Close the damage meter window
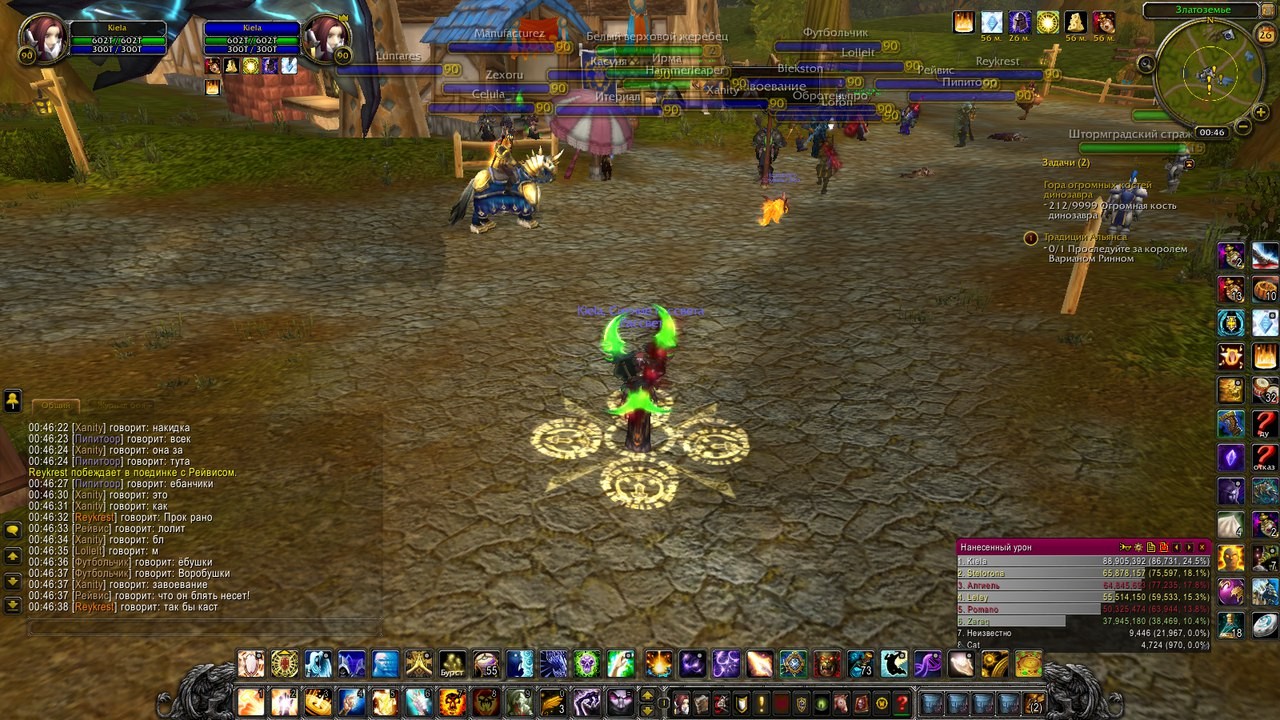Viewport: 1280px width, 720px height. click(1203, 547)
